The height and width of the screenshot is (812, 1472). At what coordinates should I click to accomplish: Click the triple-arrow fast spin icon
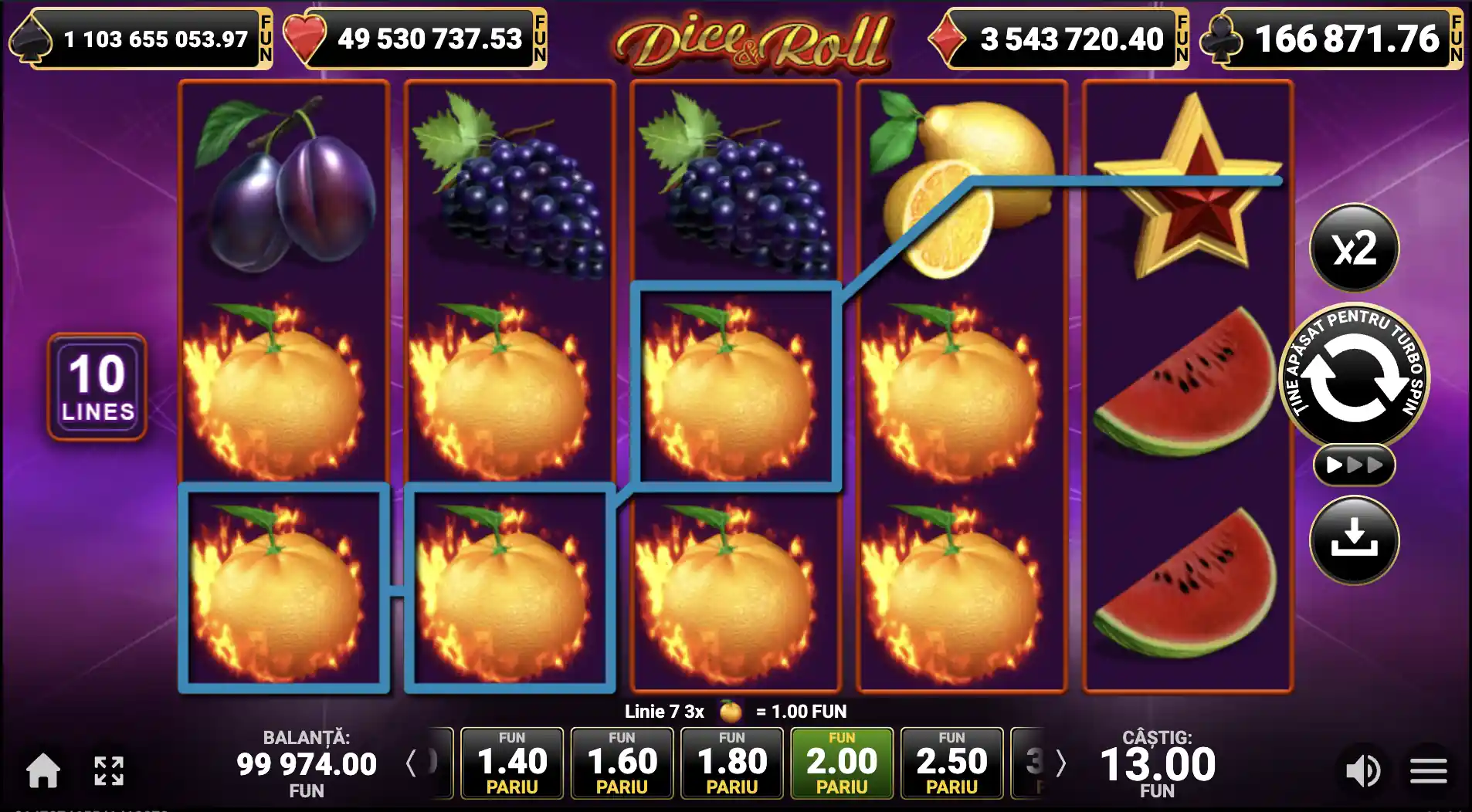pyautogui.click(x=1355, y=464)
